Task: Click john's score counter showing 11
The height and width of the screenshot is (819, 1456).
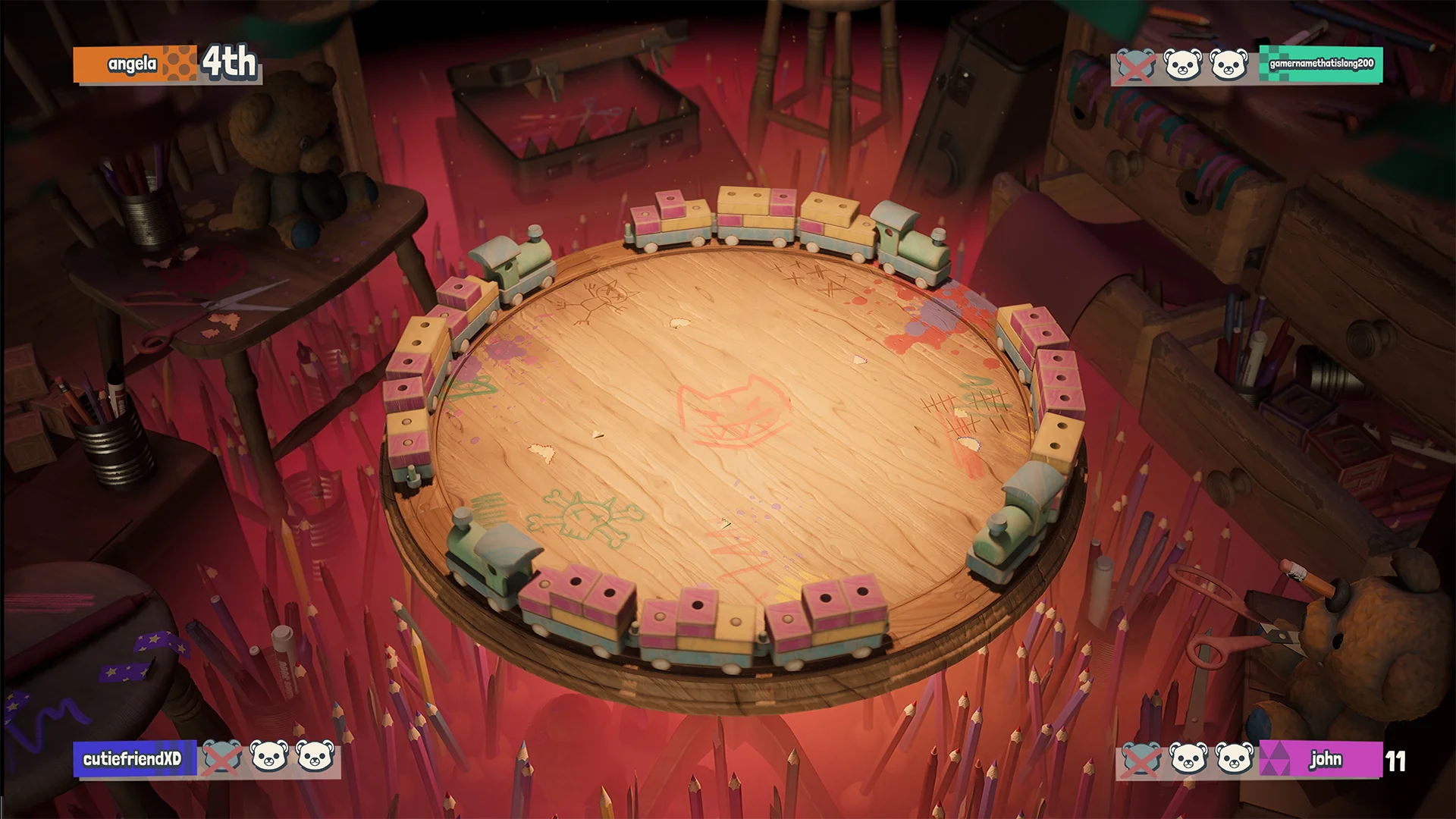Action: (1395, 762)
